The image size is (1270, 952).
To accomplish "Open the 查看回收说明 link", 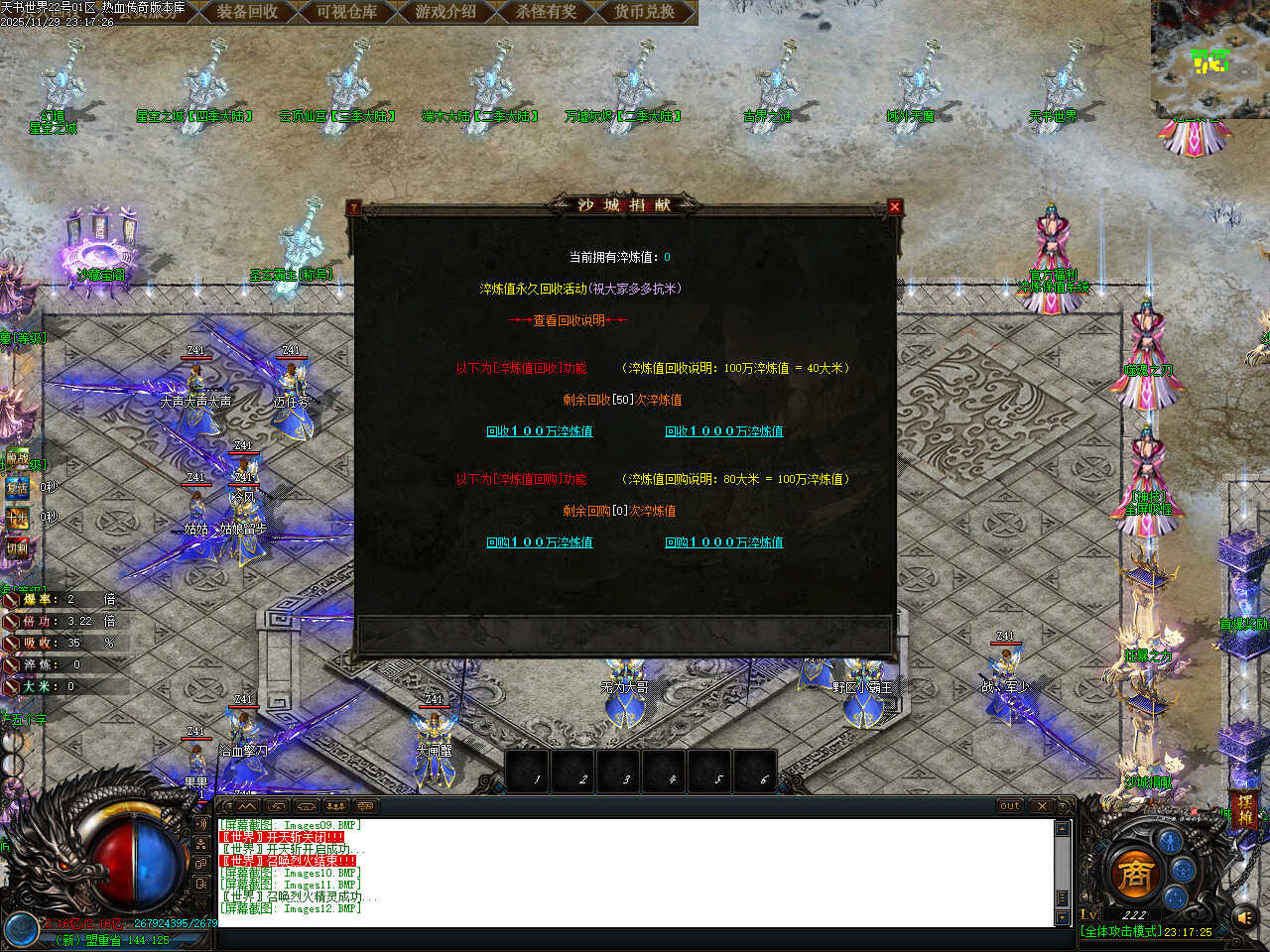I will 568,320.
